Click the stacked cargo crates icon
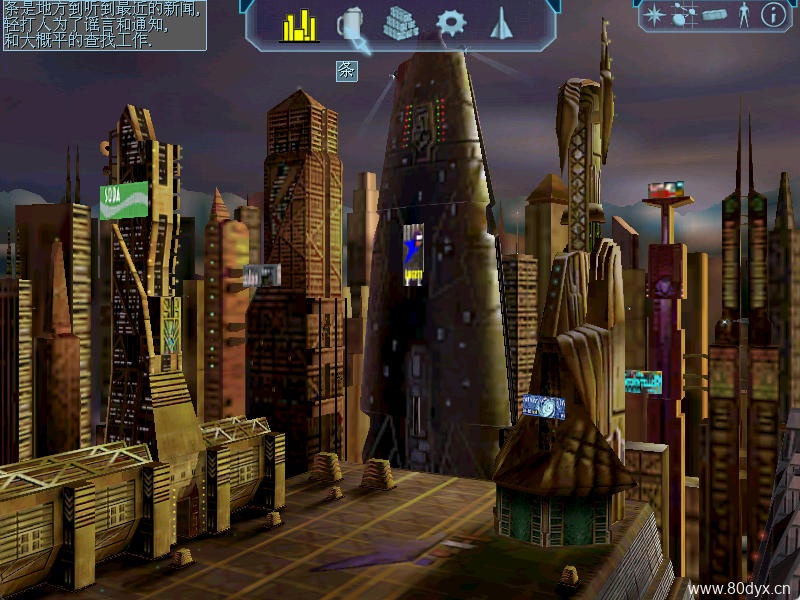 click(x=401, y=24)
